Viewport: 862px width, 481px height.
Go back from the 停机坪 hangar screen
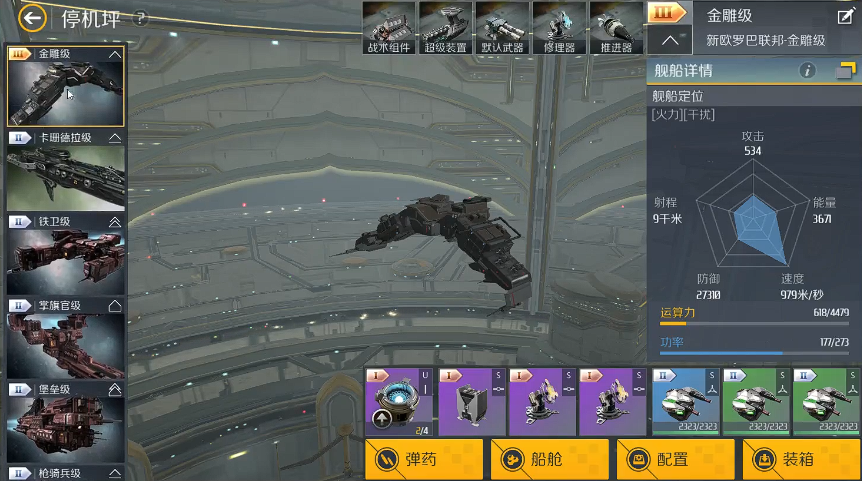click(34, 18)
